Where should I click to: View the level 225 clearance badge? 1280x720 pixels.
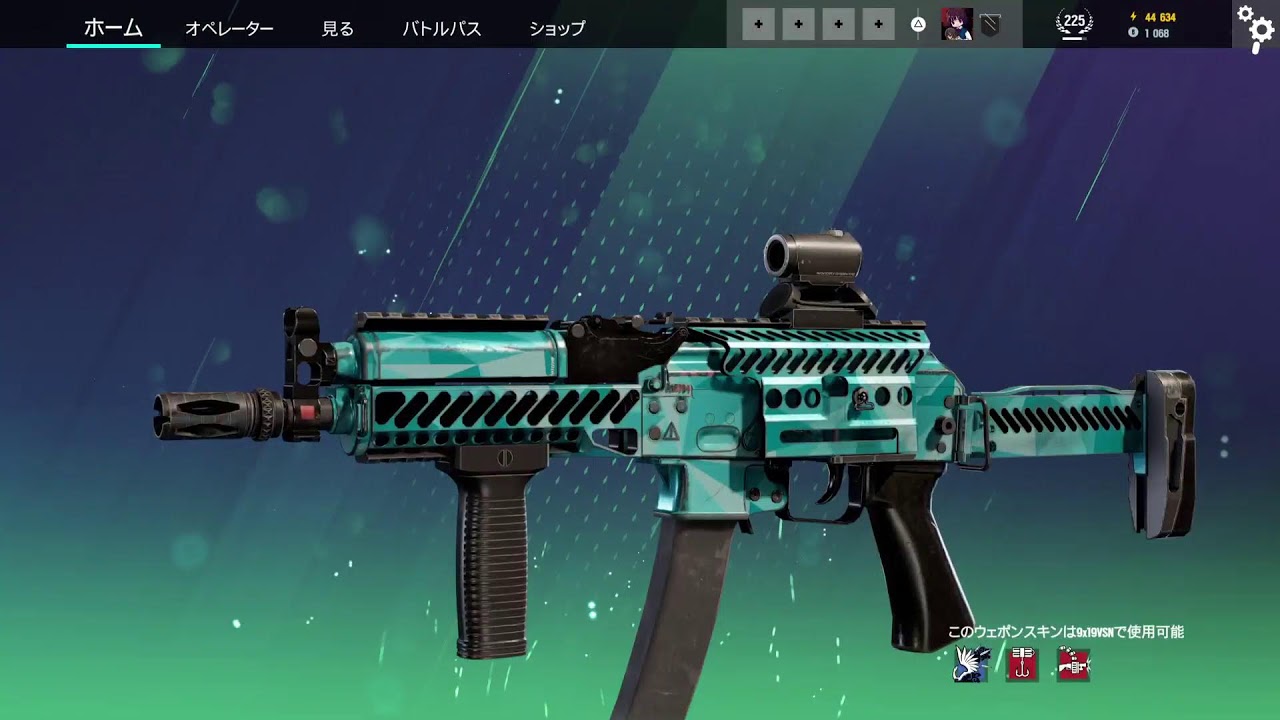1074,24
